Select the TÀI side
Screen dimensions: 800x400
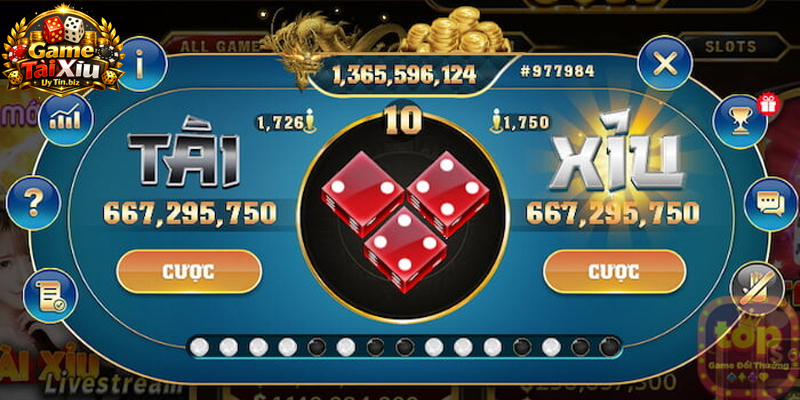(187, 160)
